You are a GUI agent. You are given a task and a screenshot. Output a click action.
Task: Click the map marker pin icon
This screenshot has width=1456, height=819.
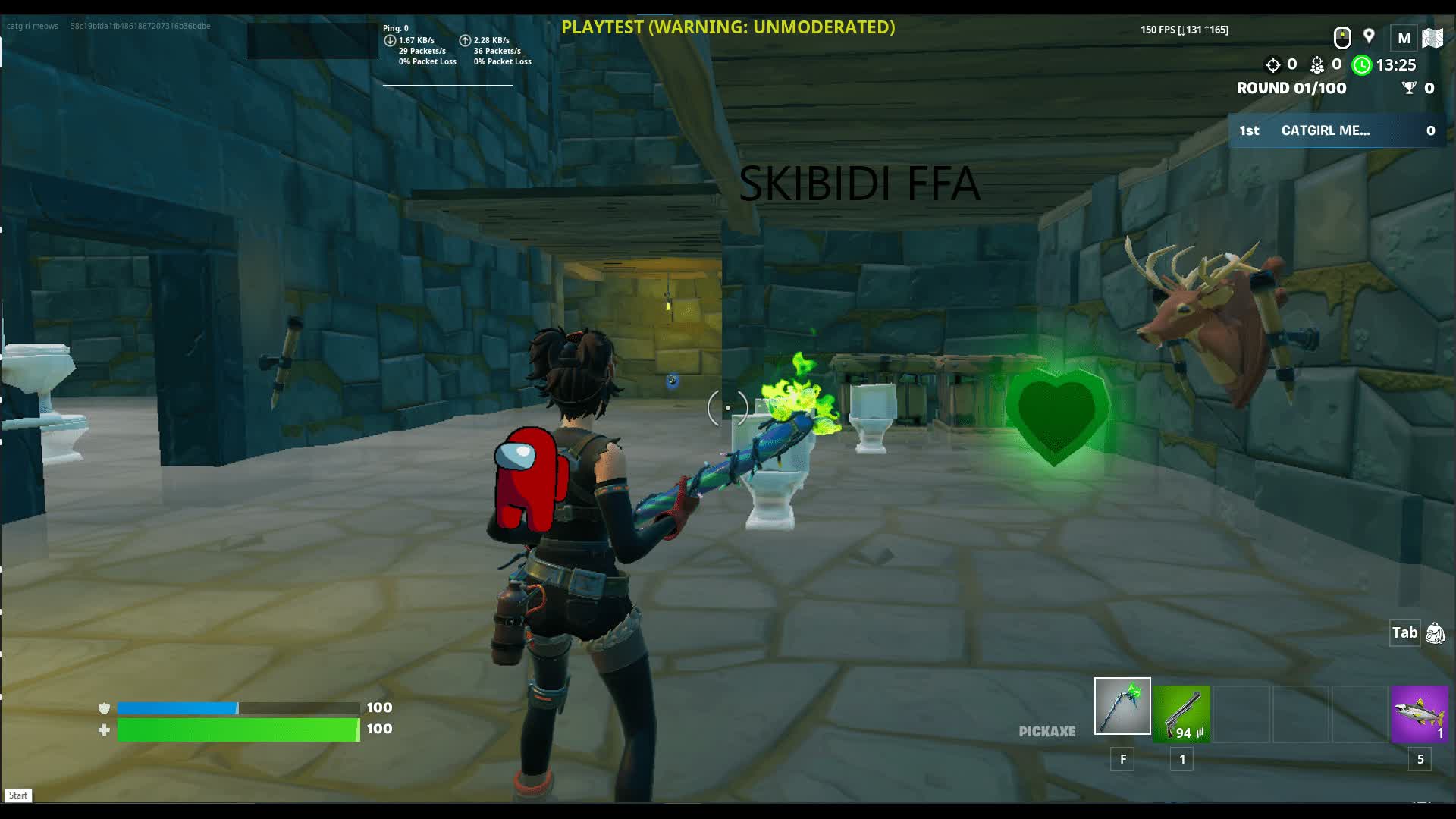click(x=1369, y=36)
